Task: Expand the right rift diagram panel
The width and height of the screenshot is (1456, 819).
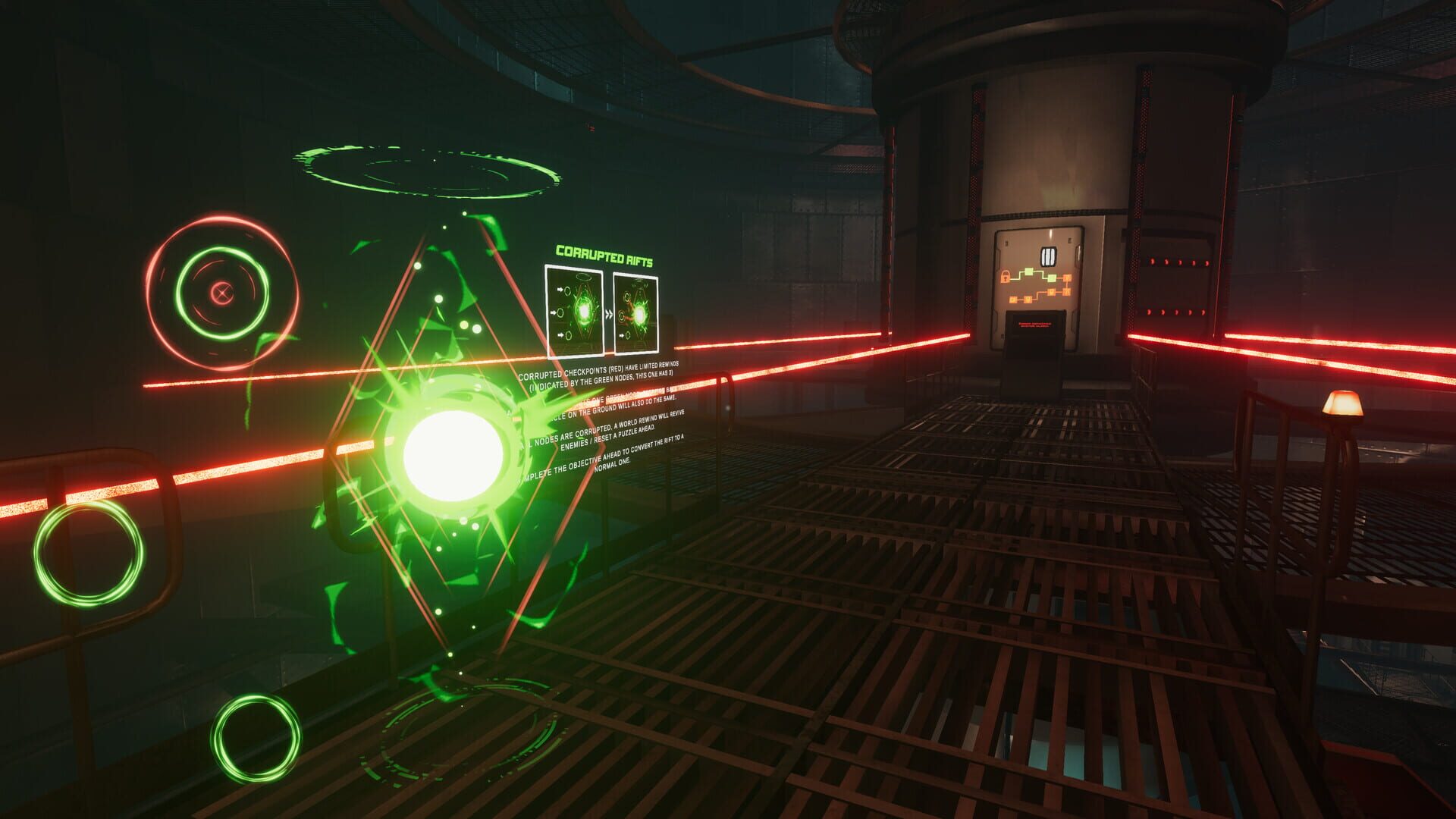Action: pos(637,312)
